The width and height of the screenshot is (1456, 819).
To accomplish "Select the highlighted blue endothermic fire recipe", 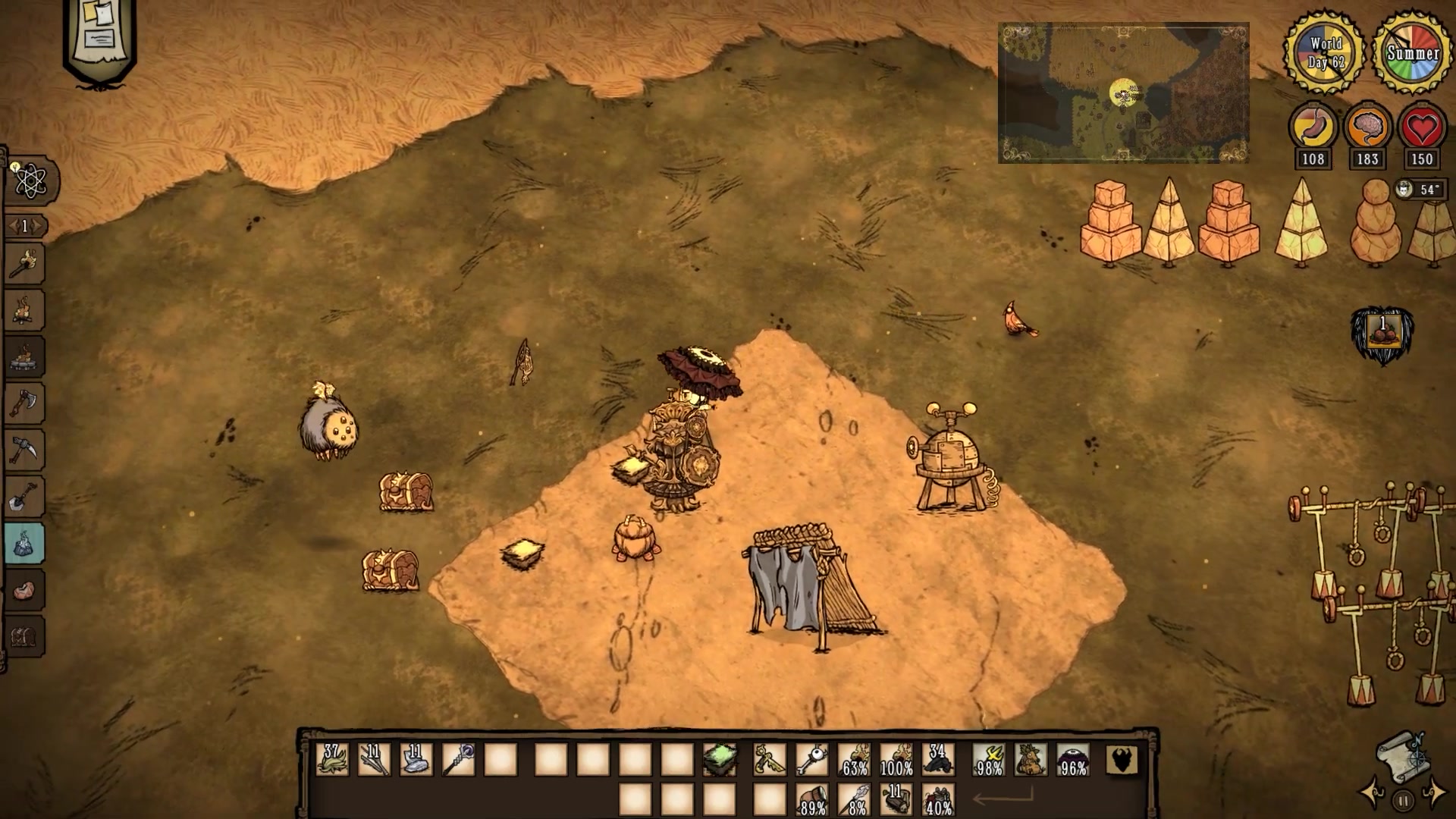I will pos(24,543).
